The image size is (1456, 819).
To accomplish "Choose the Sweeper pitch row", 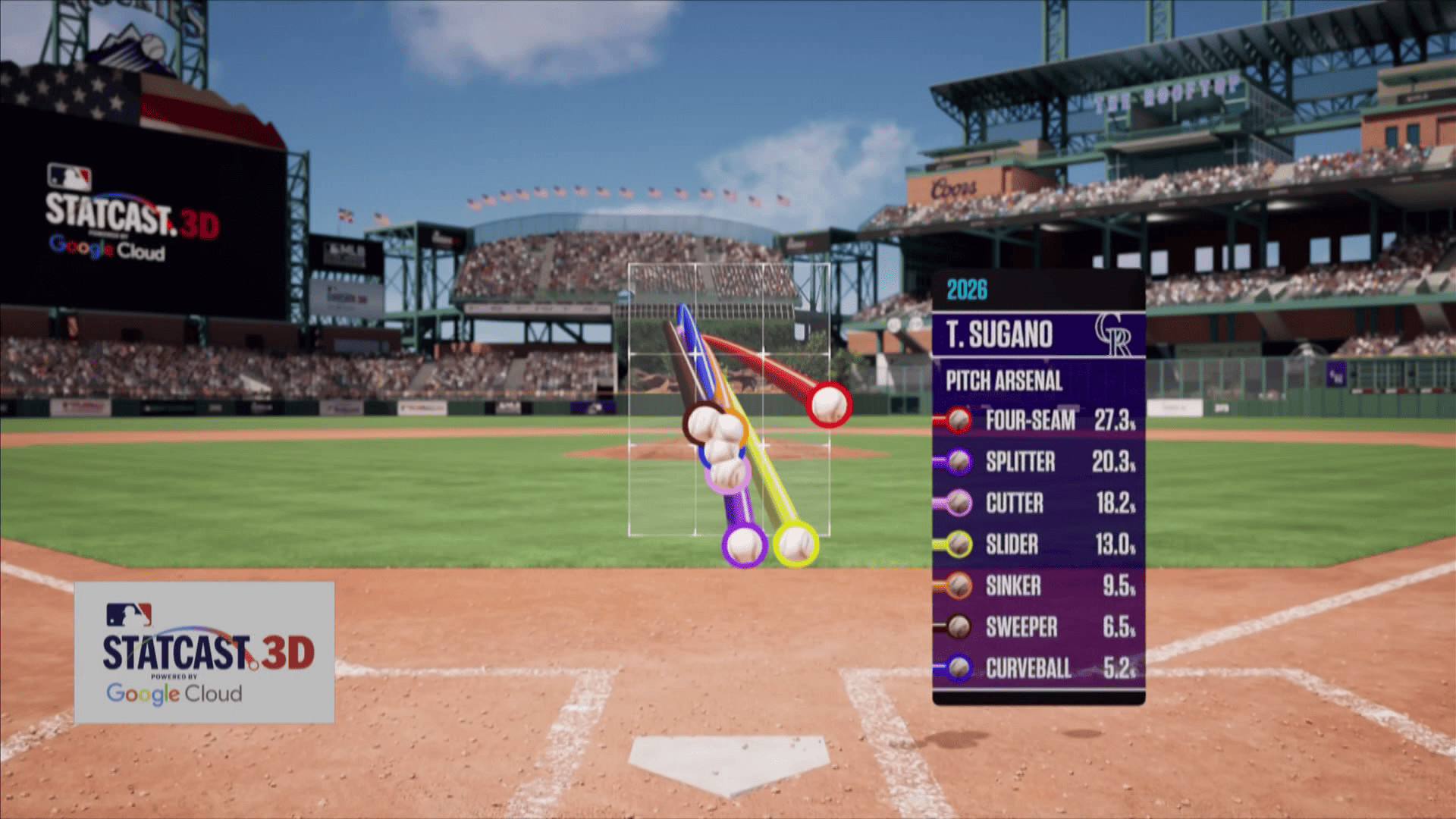I will [x=1037, y=627].
